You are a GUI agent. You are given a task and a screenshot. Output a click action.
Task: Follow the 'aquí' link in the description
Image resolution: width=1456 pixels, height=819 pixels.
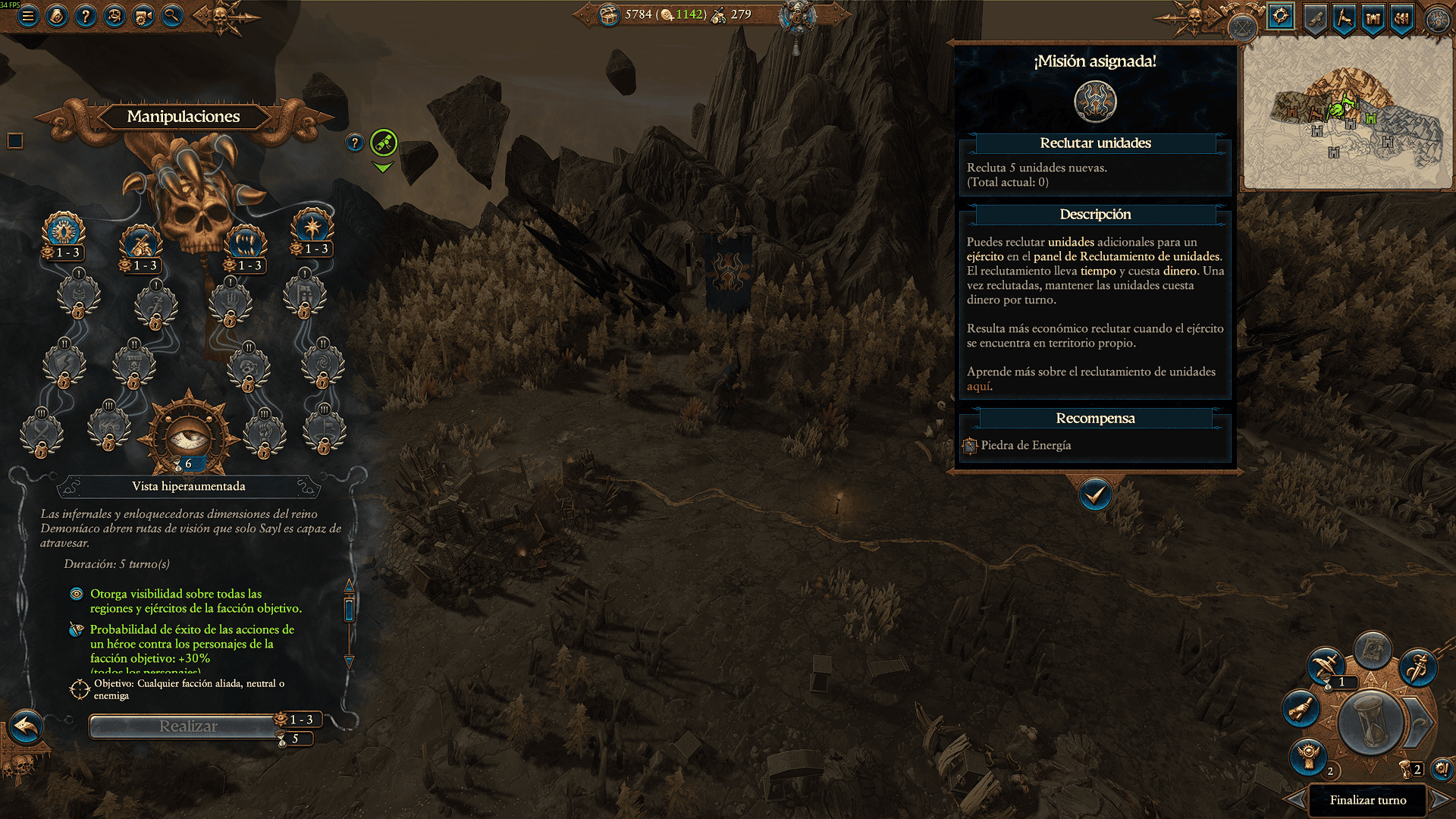click(x=978, y=387)
